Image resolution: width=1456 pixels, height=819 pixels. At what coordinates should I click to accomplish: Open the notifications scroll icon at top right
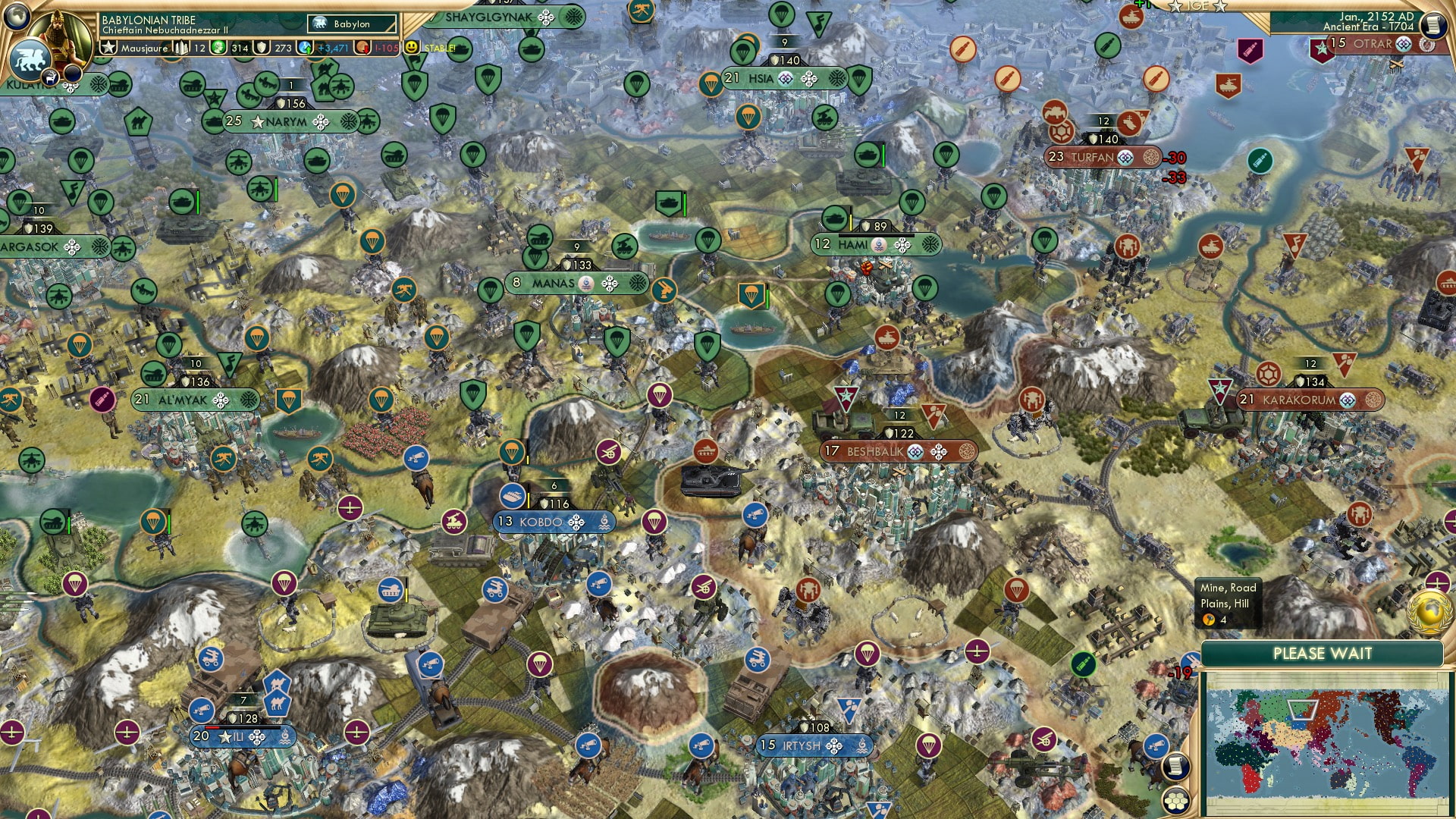[x=1433, y=24]
